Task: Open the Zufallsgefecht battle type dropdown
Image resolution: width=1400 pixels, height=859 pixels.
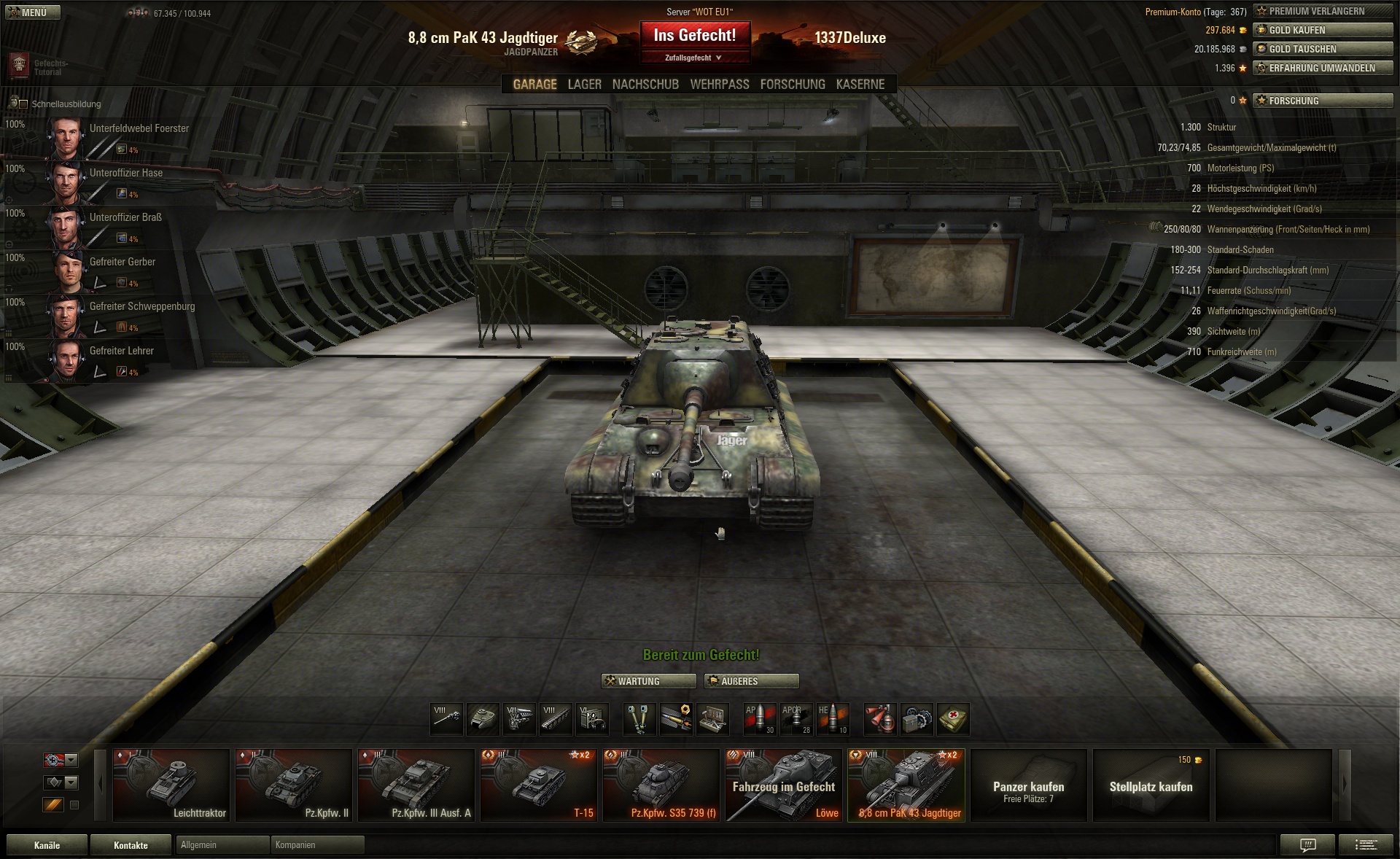Action: [694, 58]
